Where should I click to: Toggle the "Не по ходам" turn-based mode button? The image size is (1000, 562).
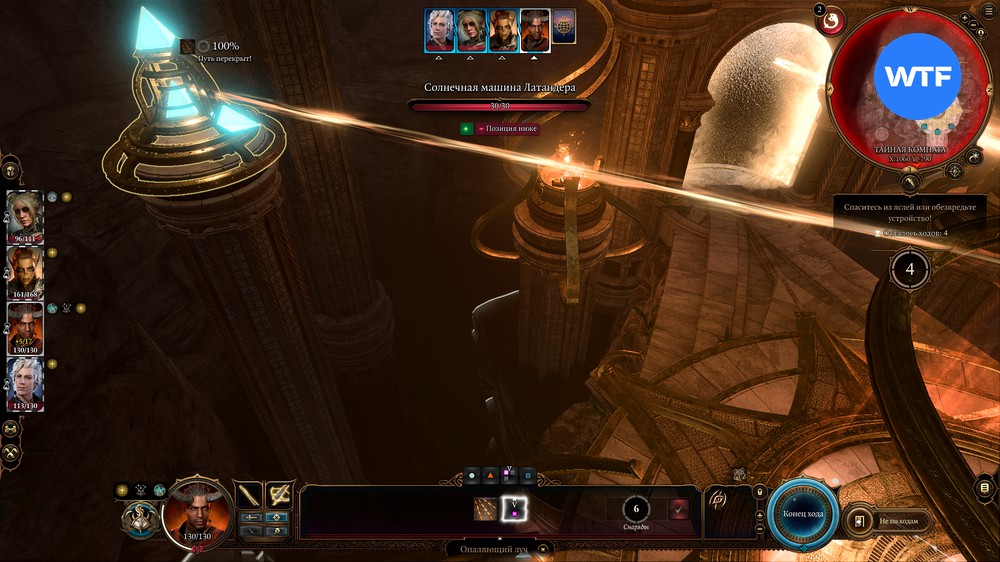click(x=887, y=521)
